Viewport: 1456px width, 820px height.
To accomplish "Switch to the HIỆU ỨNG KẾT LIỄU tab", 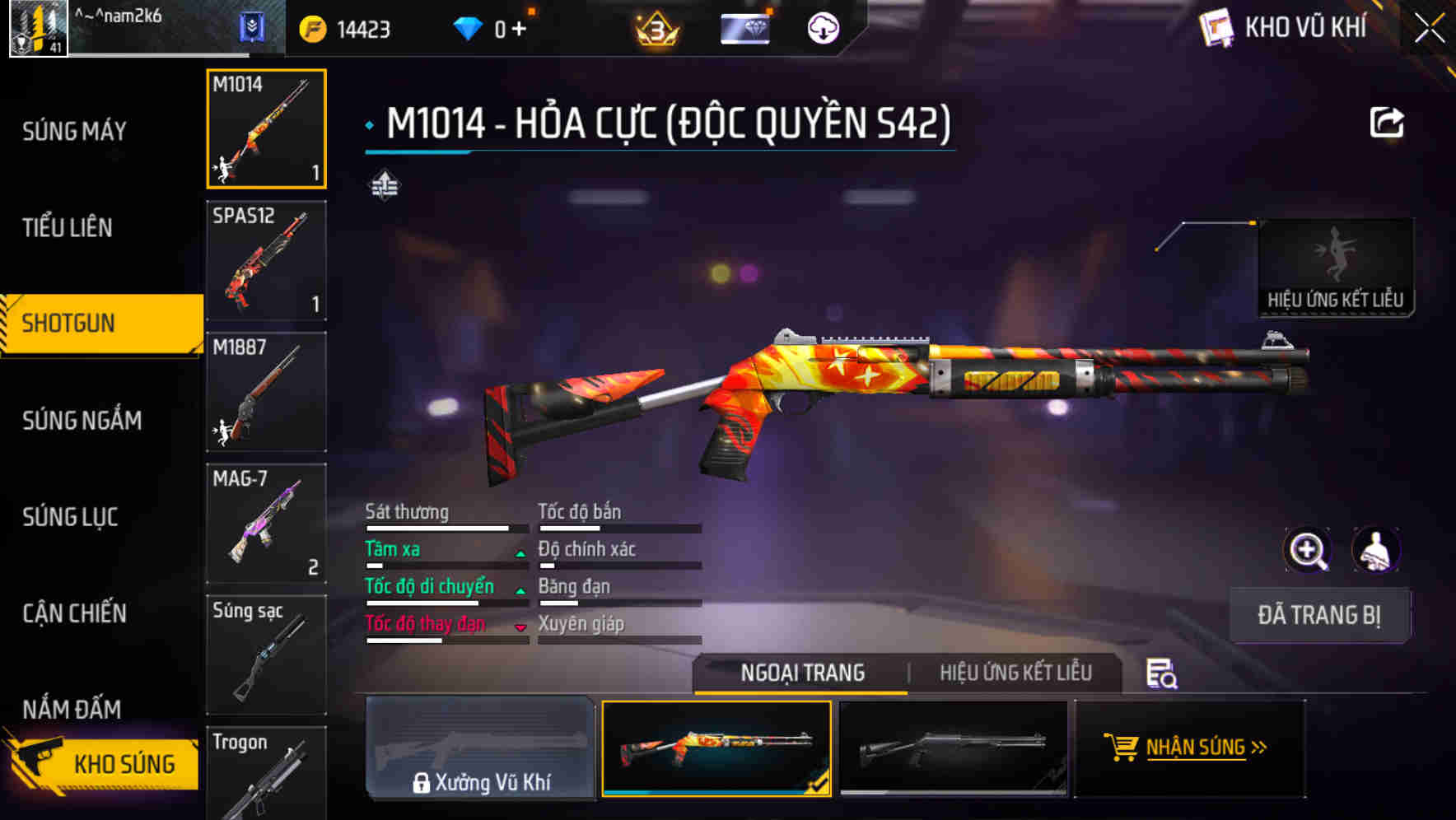I will 1015,673.
